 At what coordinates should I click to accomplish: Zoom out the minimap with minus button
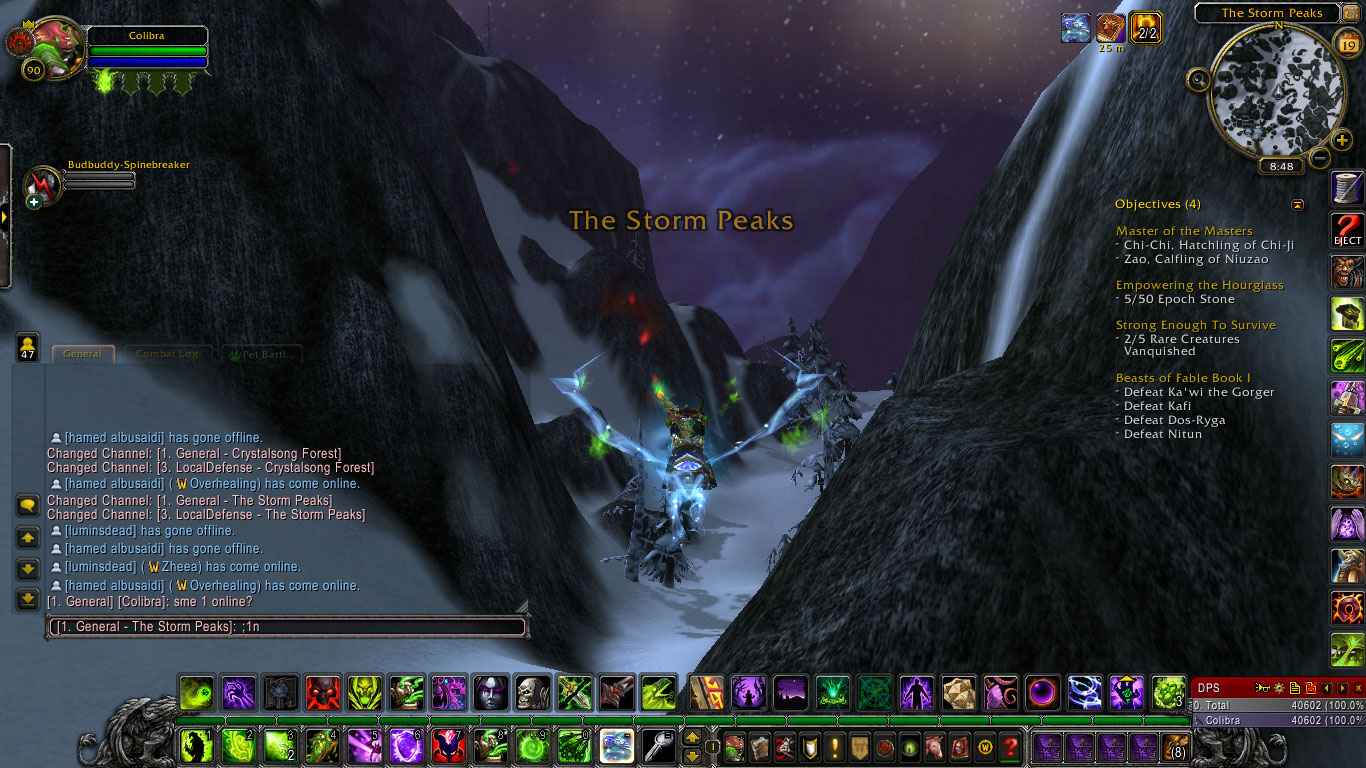(1320, 158)
